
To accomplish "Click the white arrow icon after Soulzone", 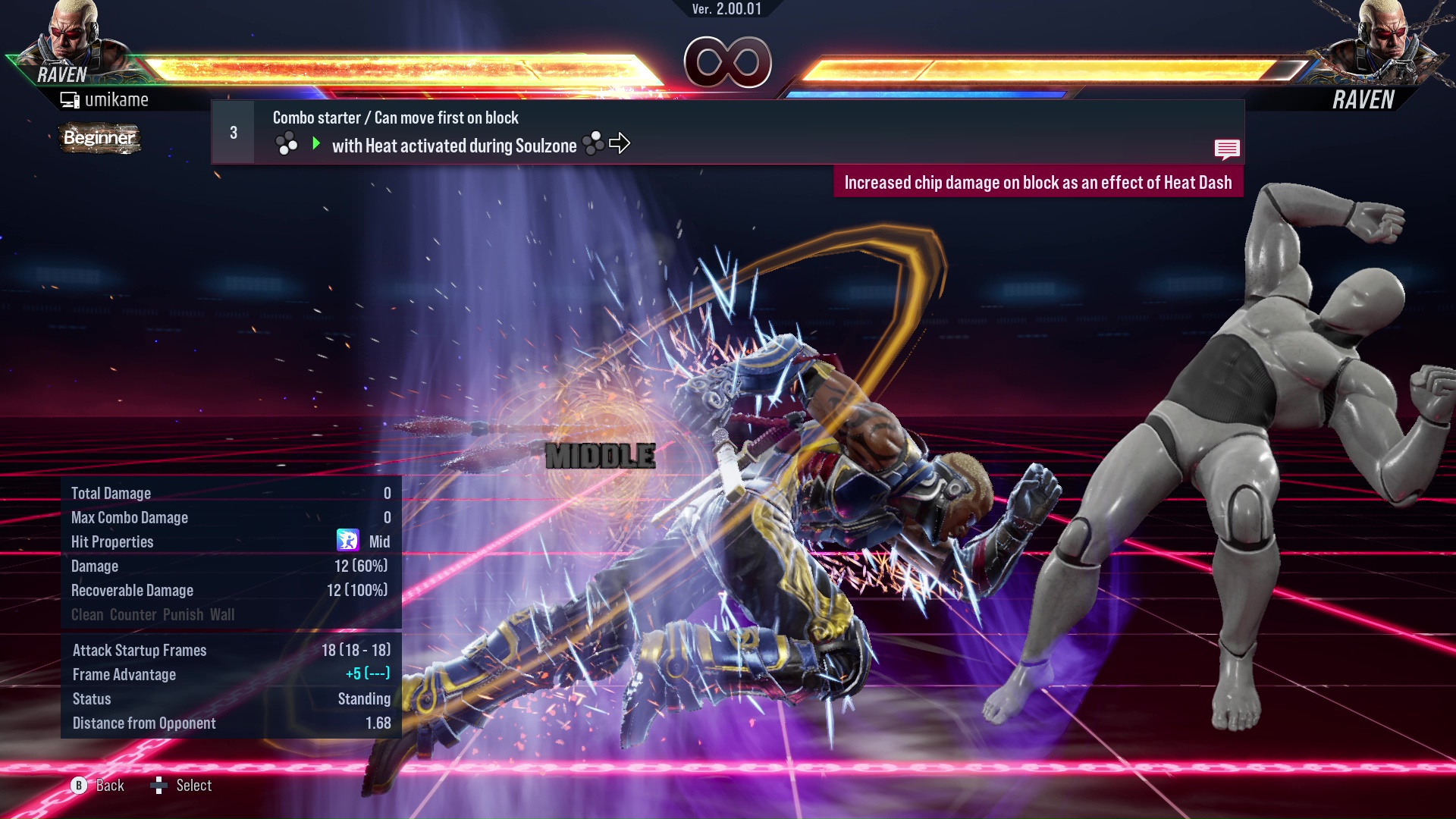I will tap(622, 143).
